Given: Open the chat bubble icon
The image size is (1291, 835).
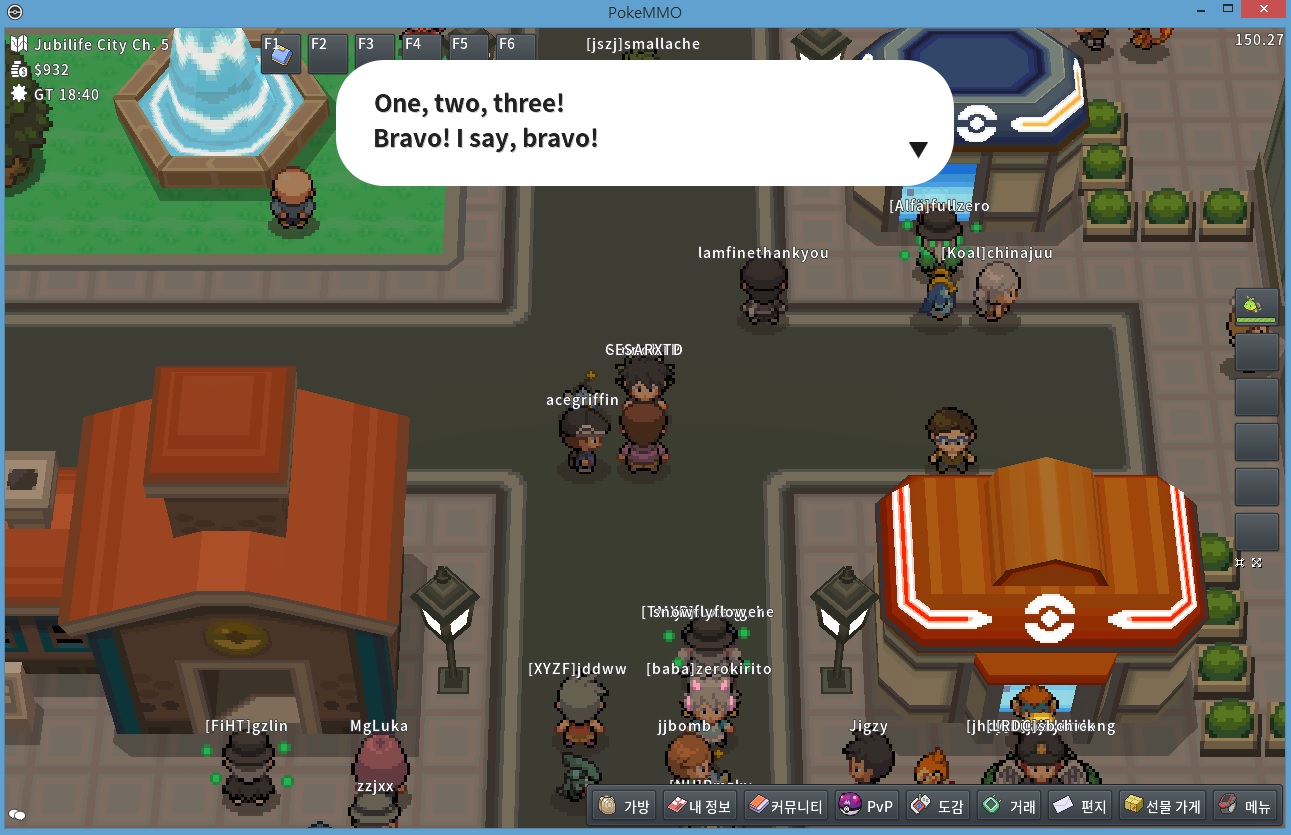Looking at the screenshot, I should (17, 815).
